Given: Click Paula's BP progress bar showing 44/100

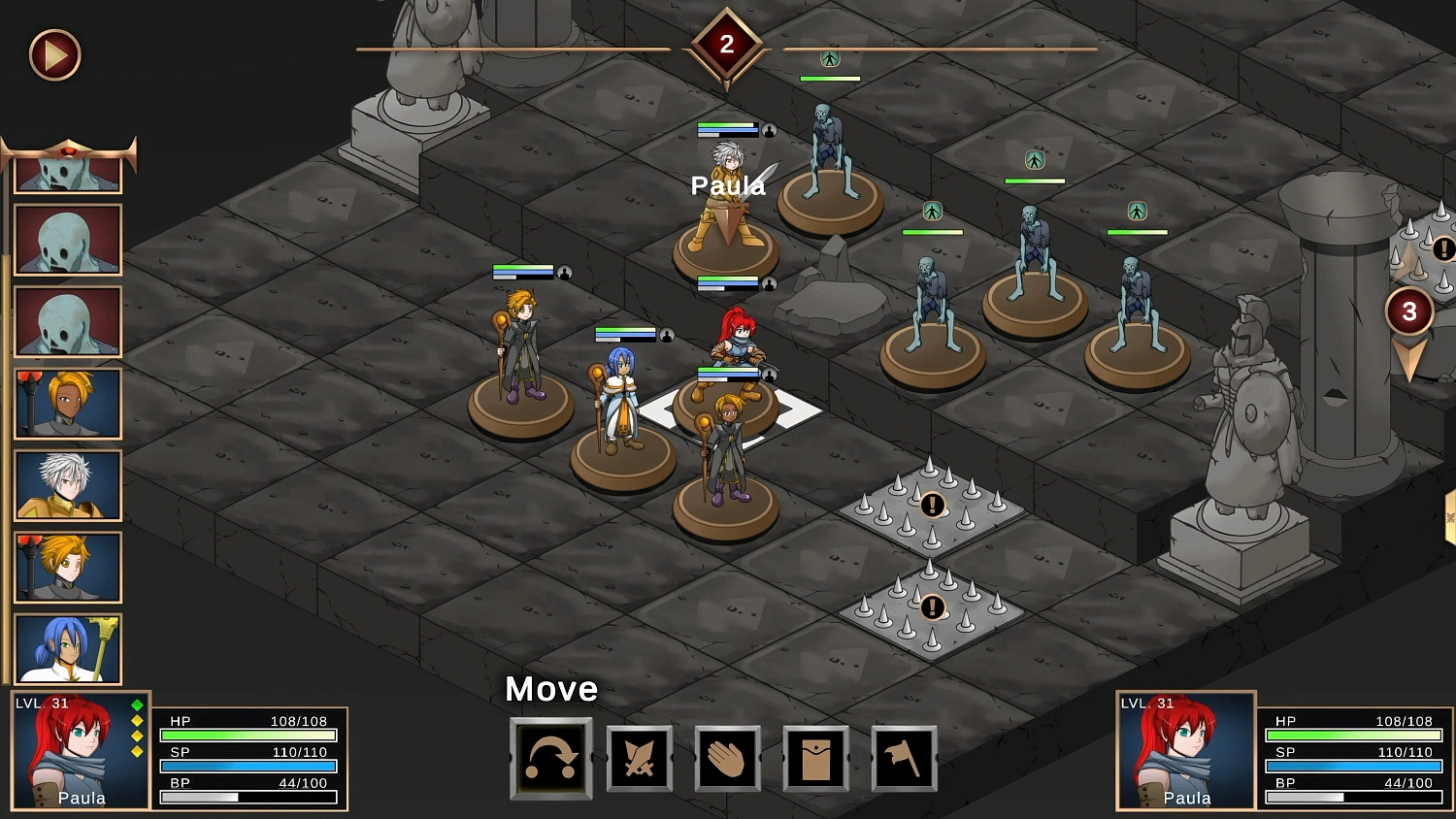Looking at the screenshot, I should point(248,797).
